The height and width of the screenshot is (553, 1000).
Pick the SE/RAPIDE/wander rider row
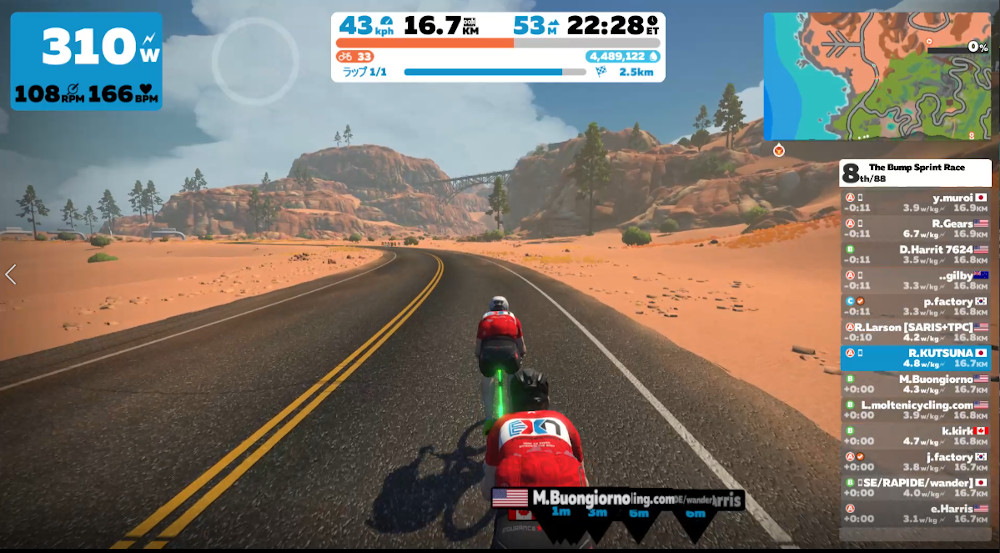[x=915, y=488]
